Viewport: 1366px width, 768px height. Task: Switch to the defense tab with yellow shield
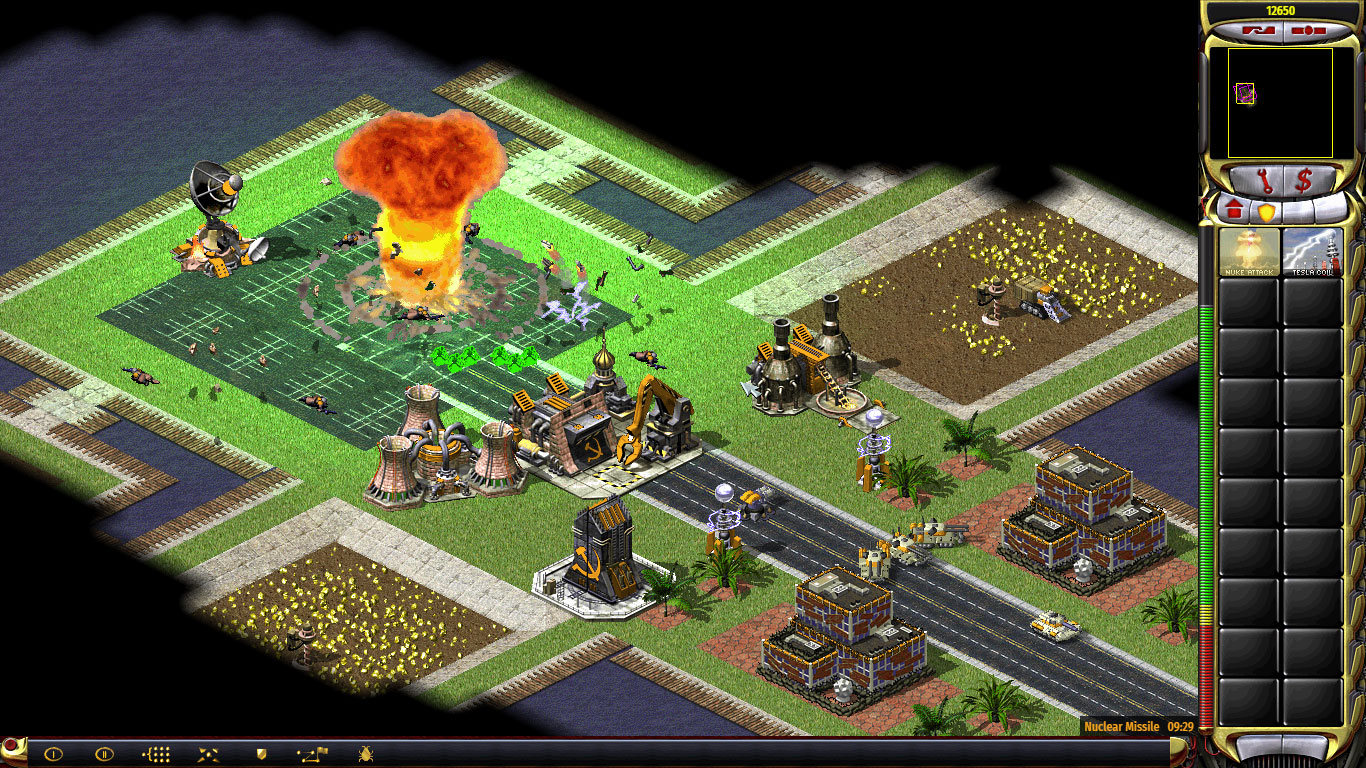pos(1268,211)
